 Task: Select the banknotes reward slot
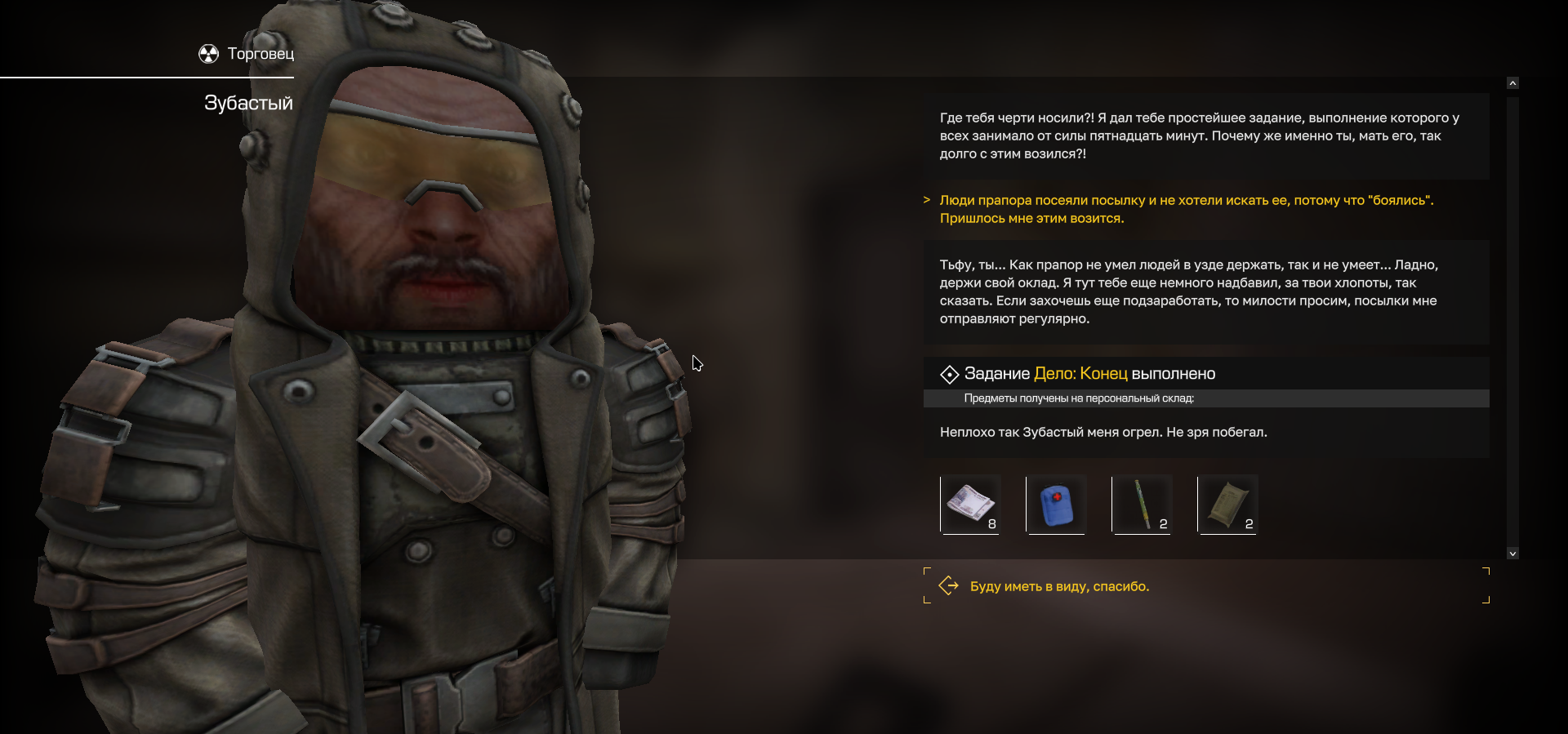(x=971, y=504)
